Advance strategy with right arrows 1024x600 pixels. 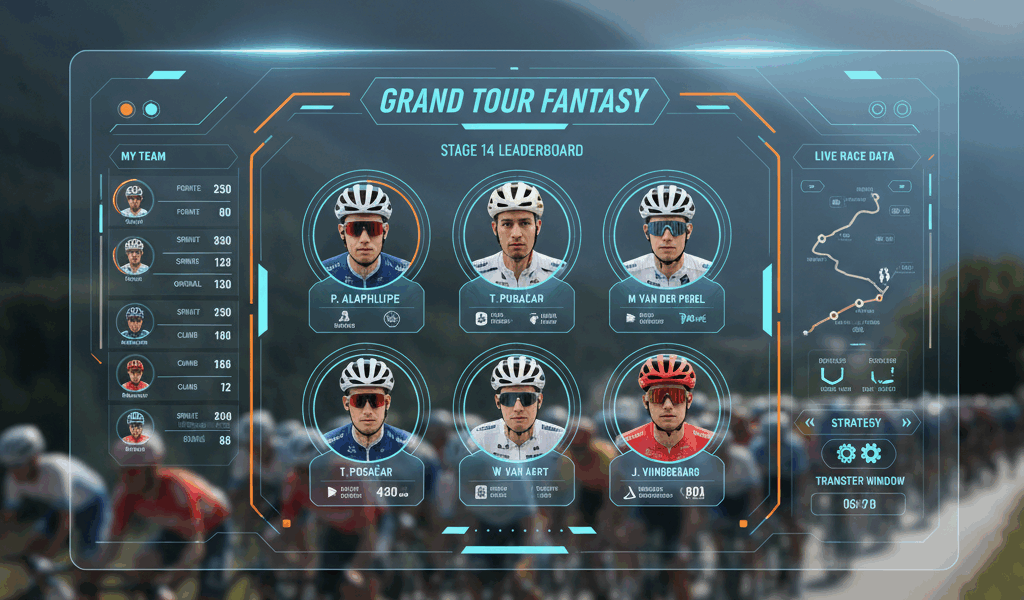tap(906, 423)
